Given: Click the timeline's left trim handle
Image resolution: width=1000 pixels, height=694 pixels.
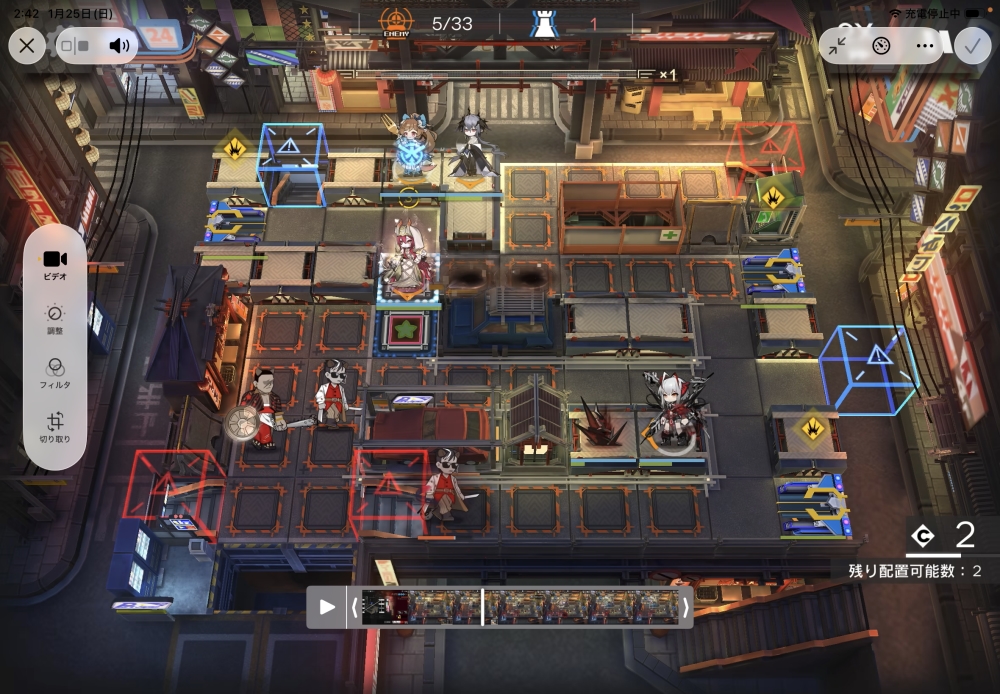Looking at the screenshot, I should tap(353, 607).
